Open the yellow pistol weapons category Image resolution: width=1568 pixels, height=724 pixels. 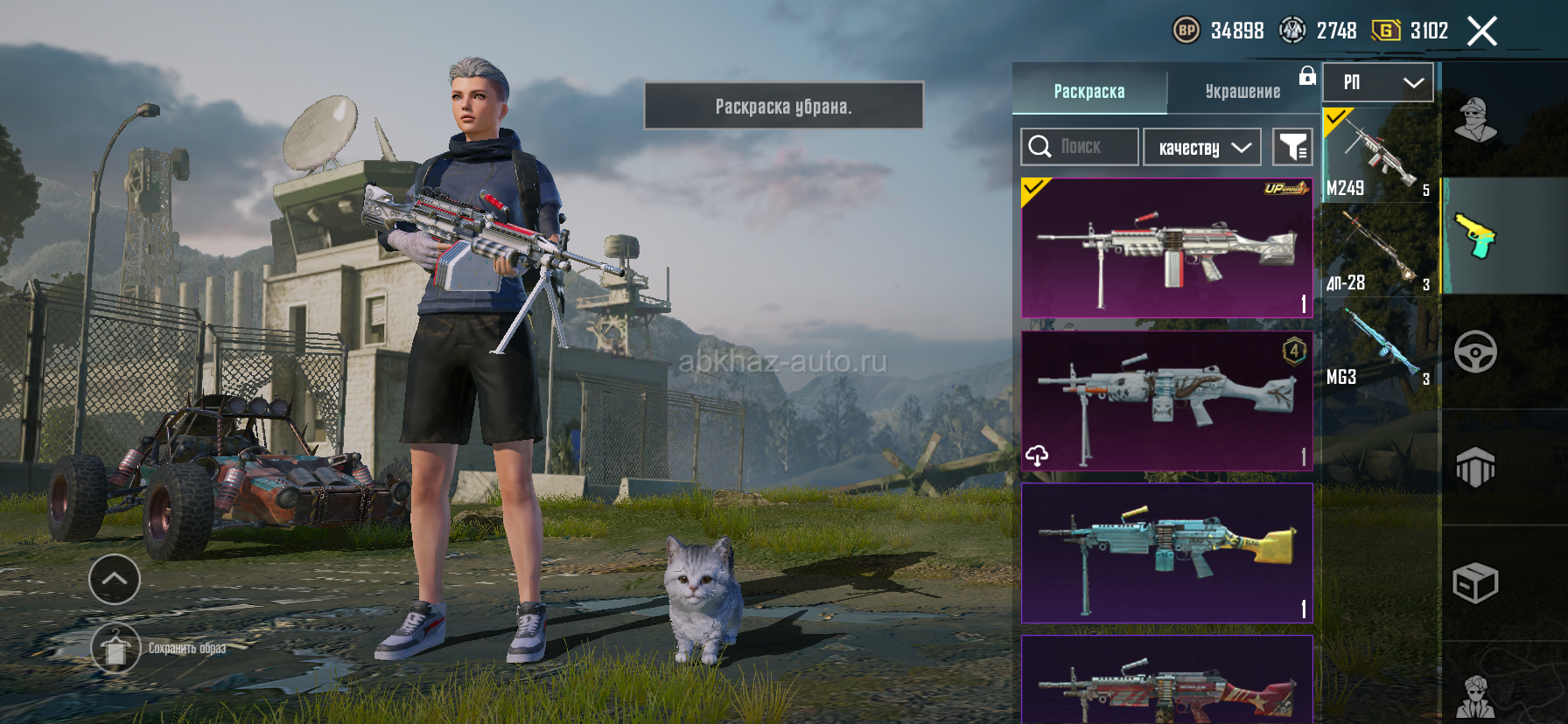[x=1475, y=236]
